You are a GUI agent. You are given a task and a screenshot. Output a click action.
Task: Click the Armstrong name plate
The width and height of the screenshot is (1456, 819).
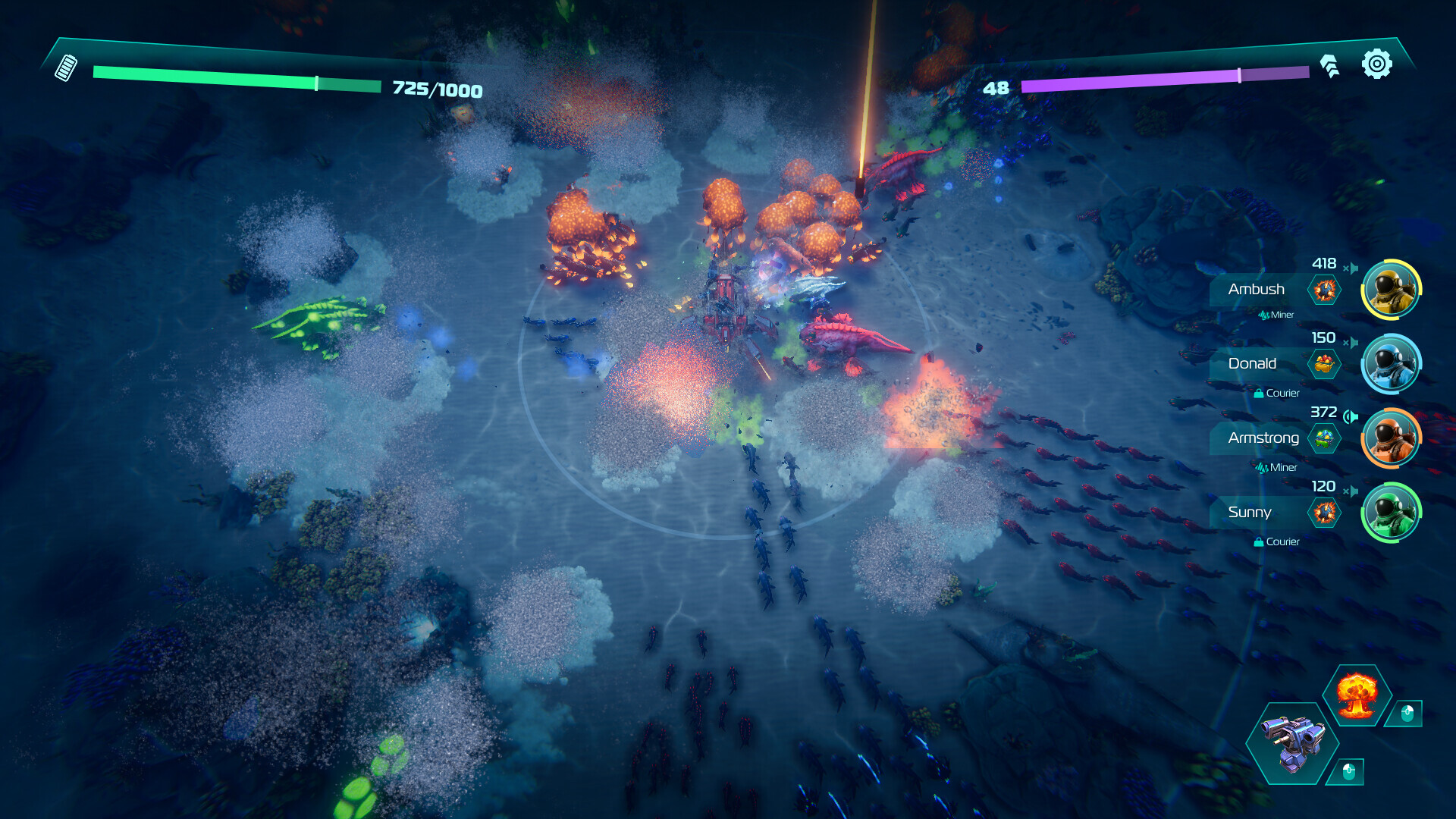point(1263,438)
